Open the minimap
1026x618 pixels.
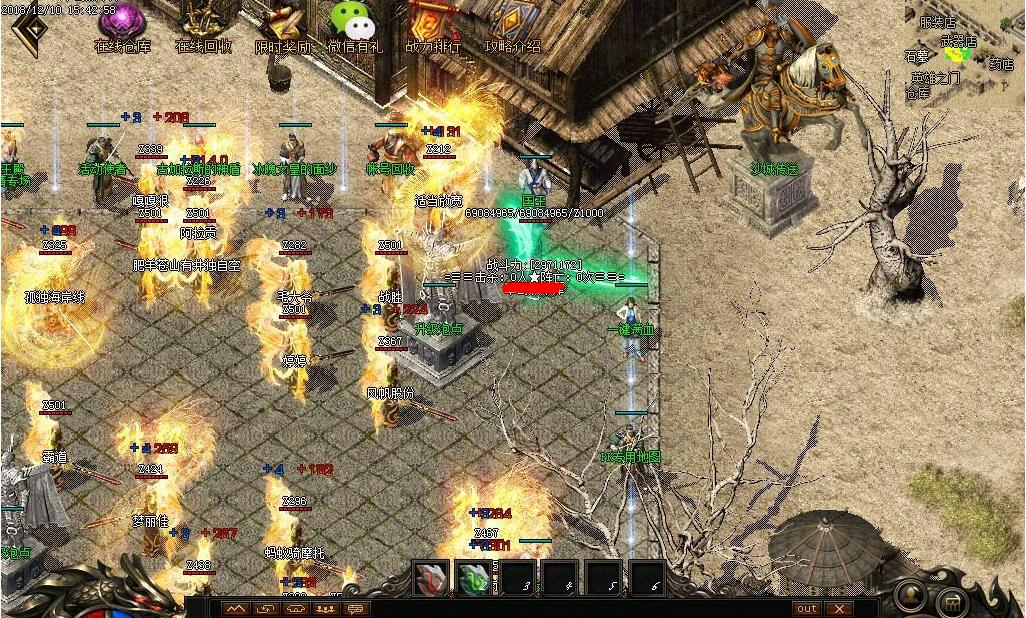[x=964, y=50]
